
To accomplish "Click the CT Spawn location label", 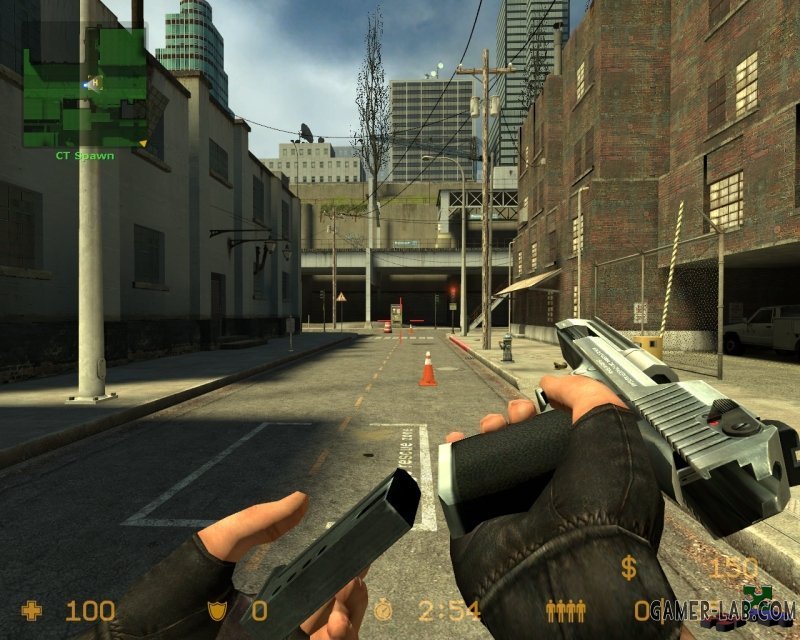I will (84, 156).
